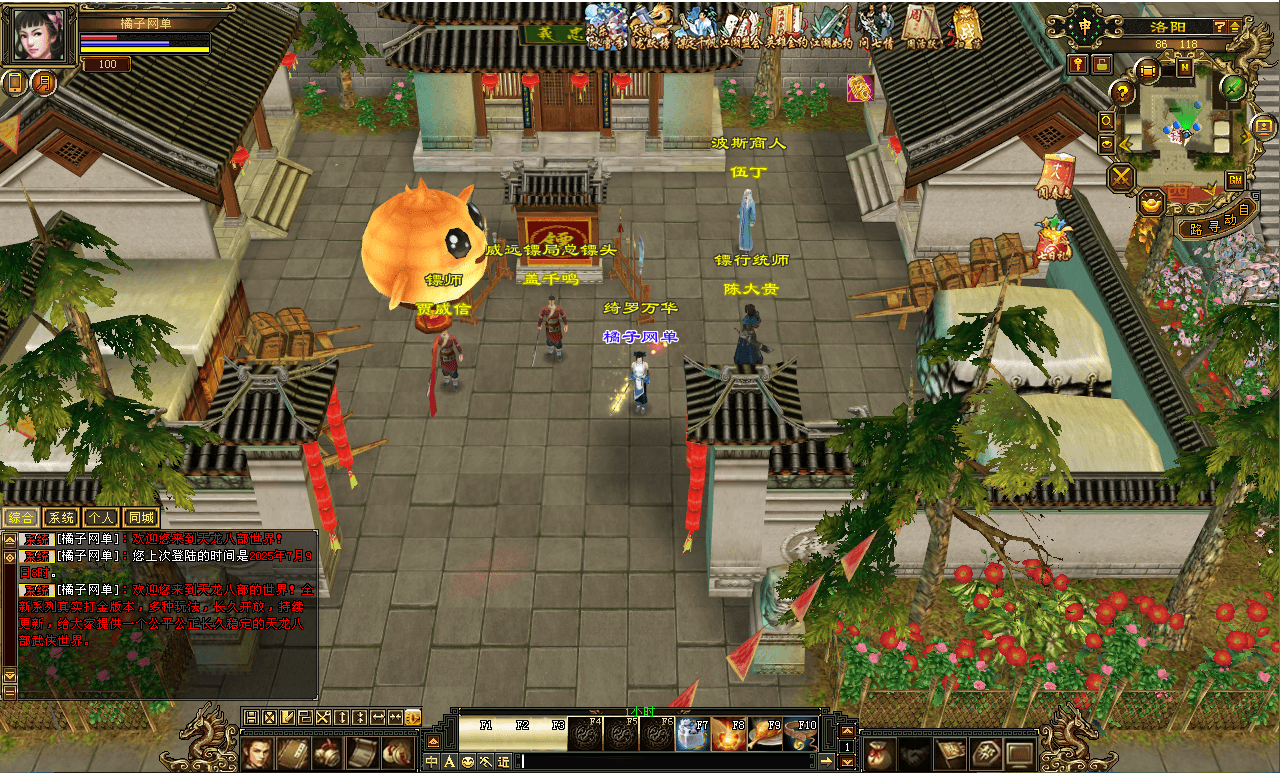Switch to the 同城 chat tab
The image size is (1280, 773).
(141, 517)
